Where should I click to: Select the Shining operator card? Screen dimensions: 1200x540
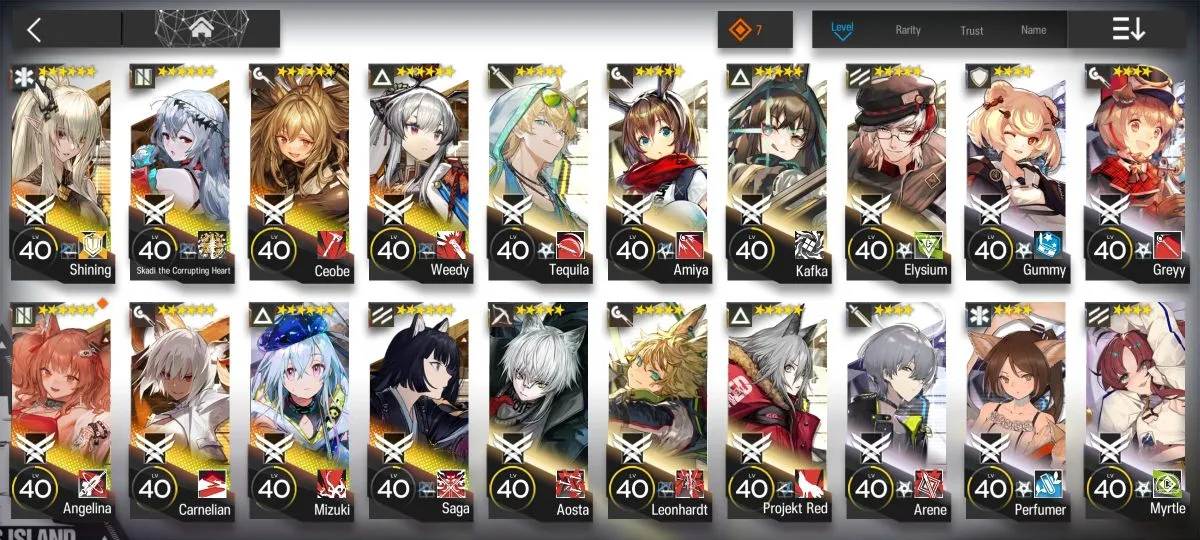click(60, 170)
